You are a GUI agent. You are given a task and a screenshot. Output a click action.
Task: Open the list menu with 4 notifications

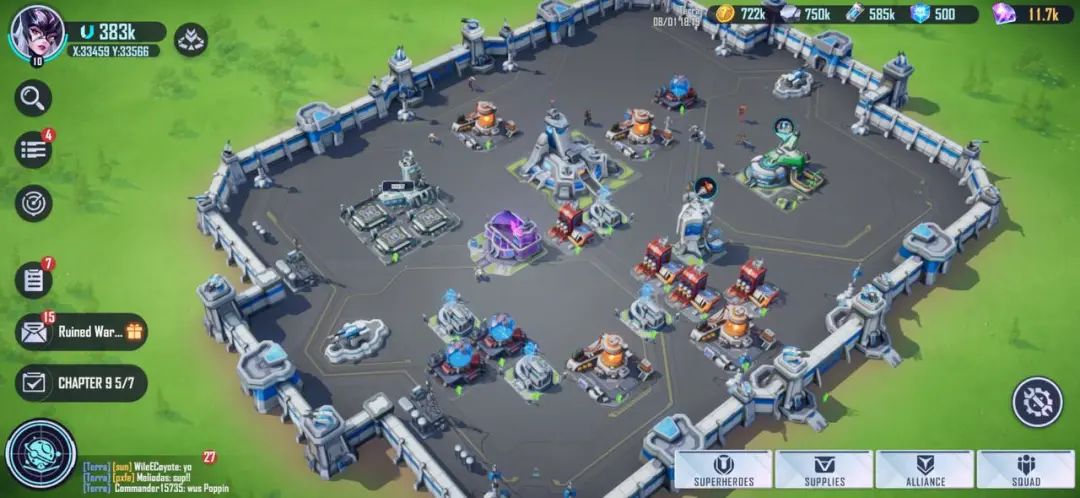click(x=33, y=150)
